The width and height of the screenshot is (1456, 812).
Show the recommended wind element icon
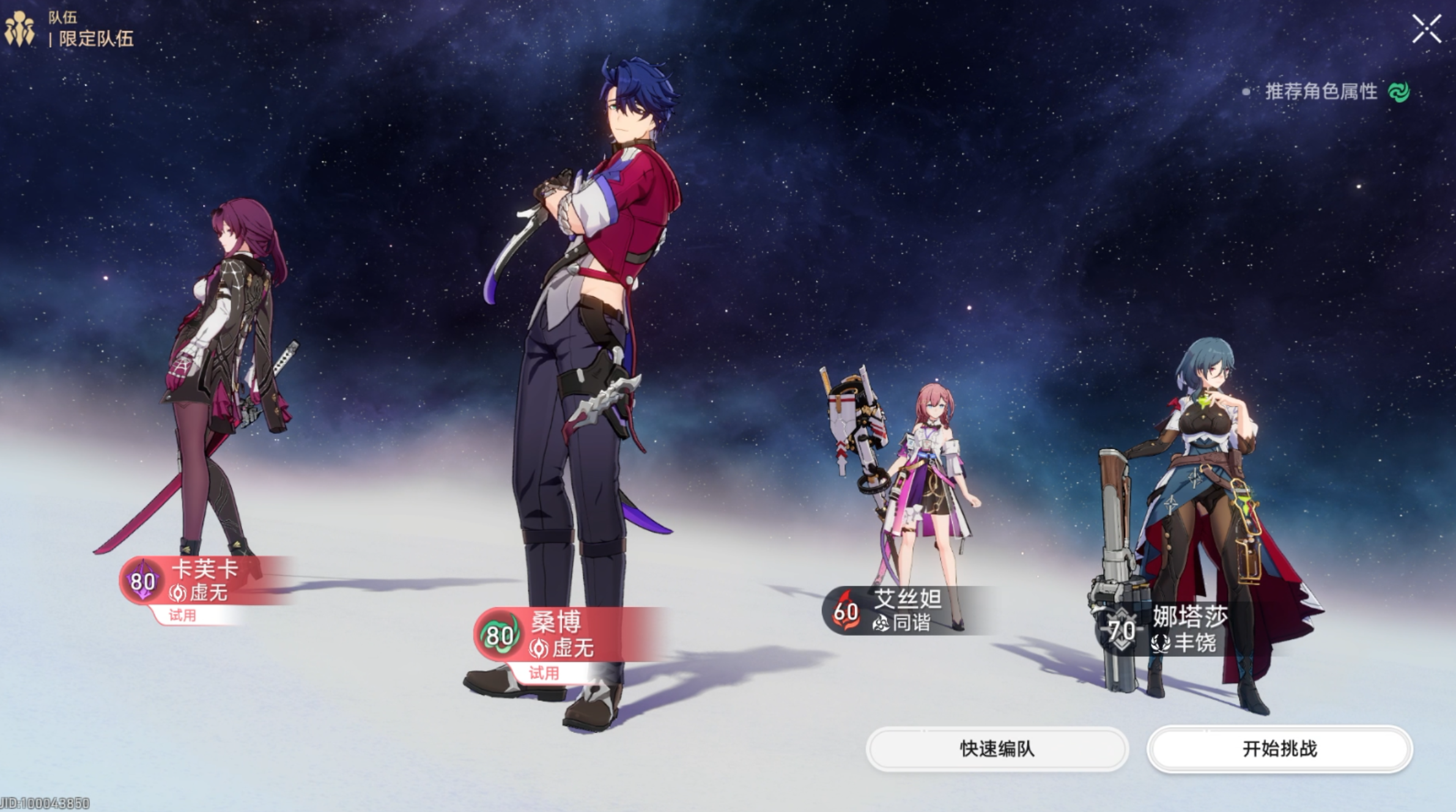[x=1399, y=92]
